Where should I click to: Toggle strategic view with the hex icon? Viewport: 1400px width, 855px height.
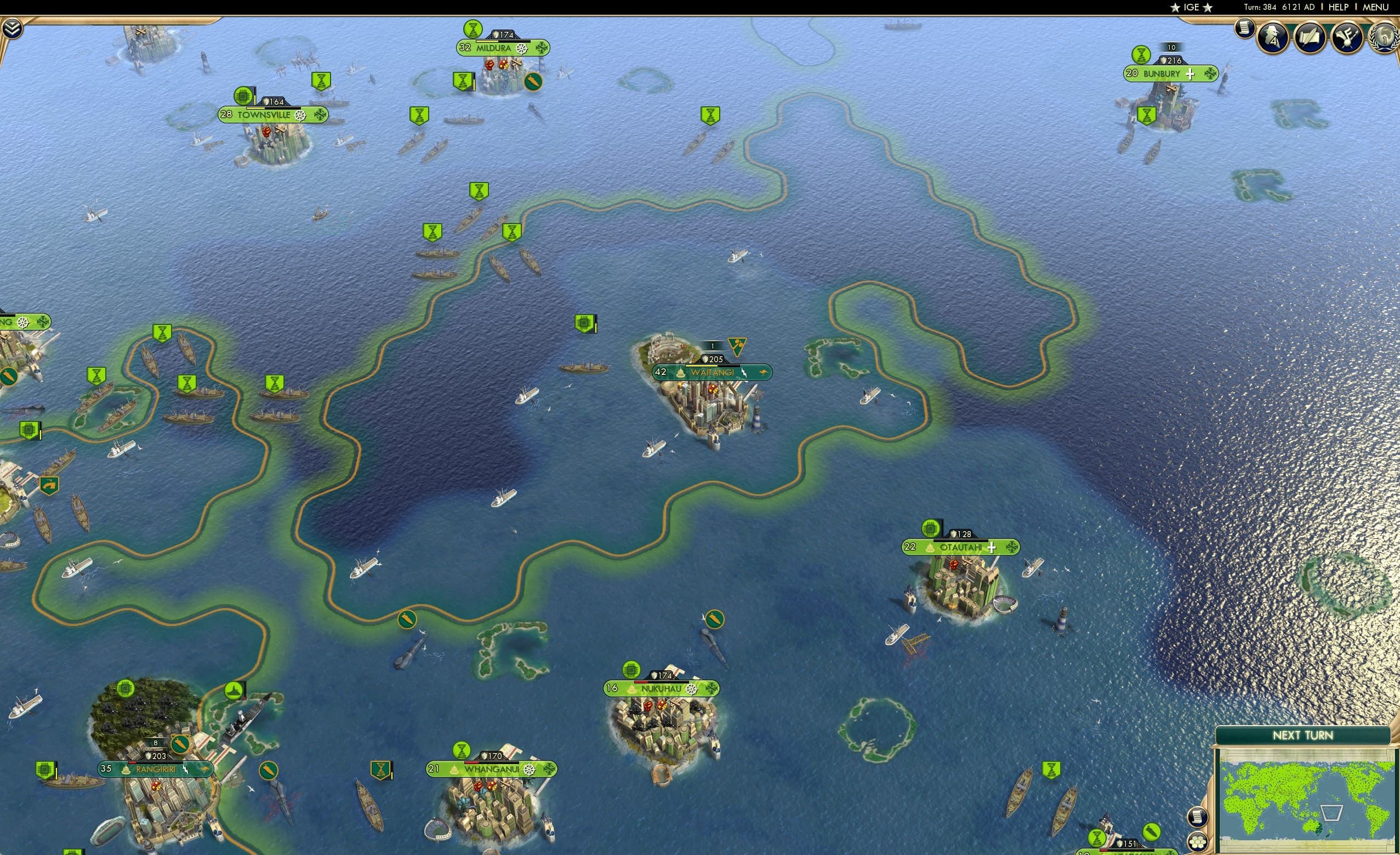click(1198, 843)
